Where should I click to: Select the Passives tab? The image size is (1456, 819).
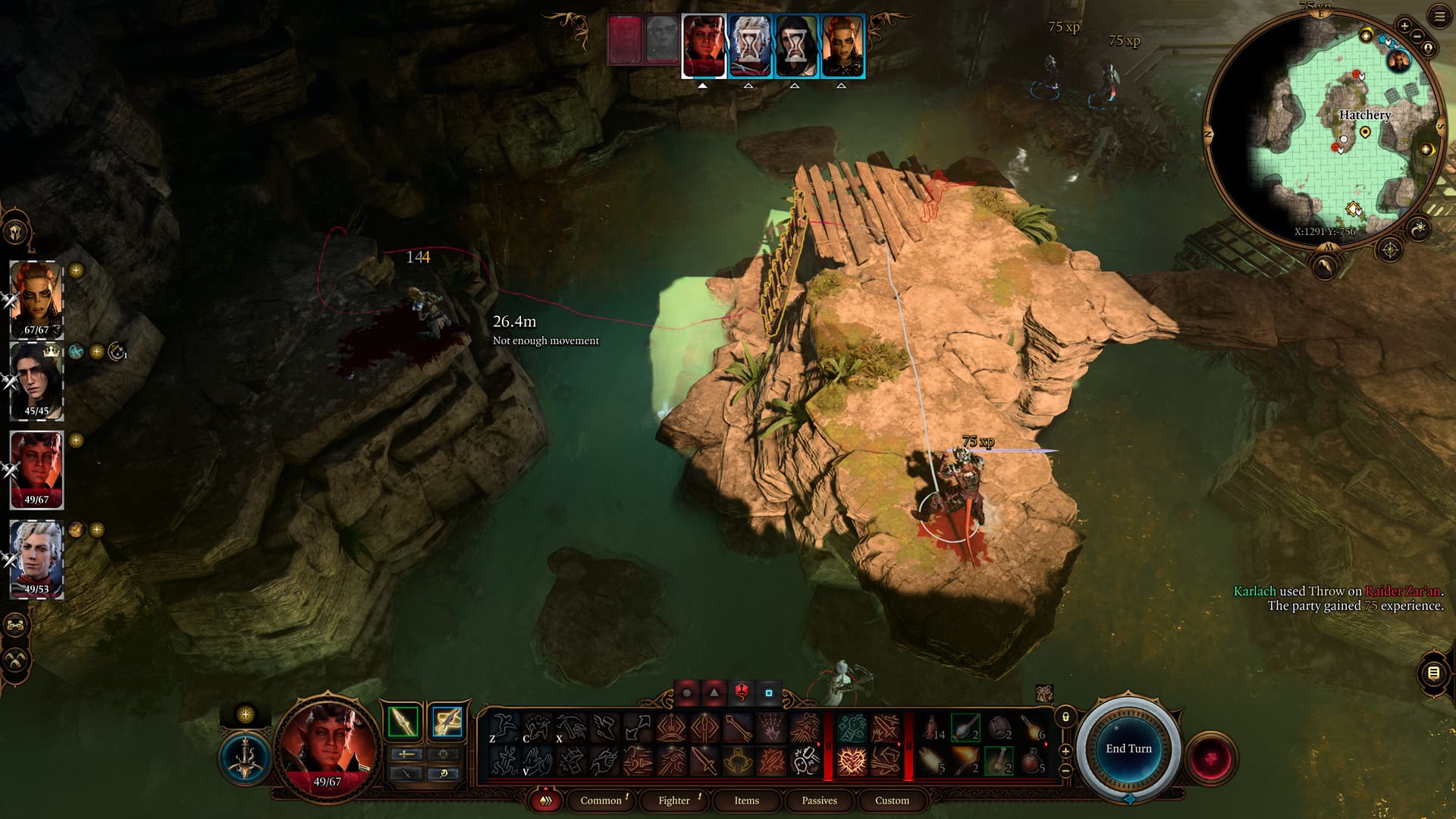[819, 800]
